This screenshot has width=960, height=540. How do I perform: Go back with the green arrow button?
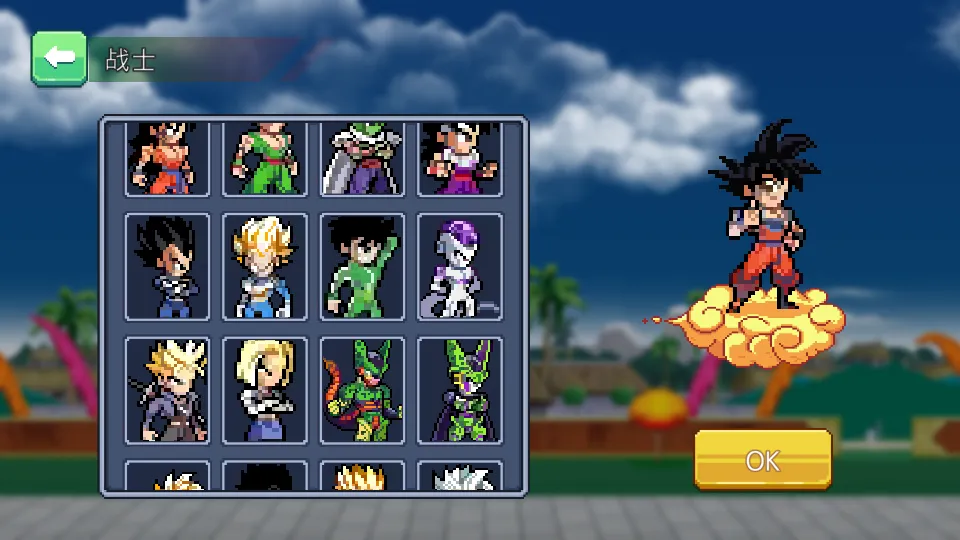point(59,58)
